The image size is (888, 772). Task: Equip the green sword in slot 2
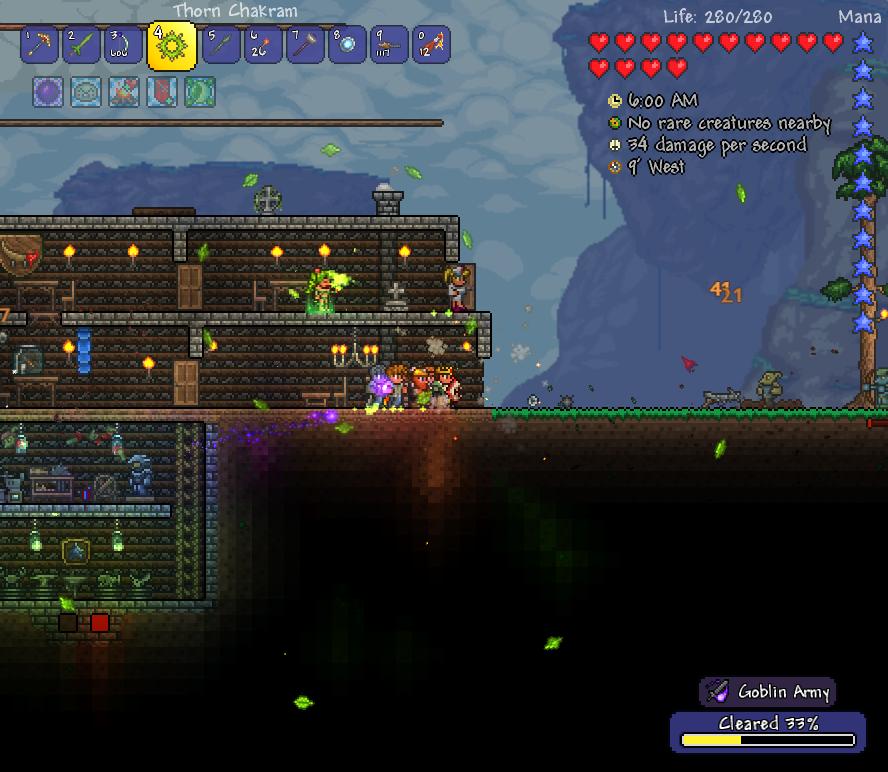(x=82, y=45)
